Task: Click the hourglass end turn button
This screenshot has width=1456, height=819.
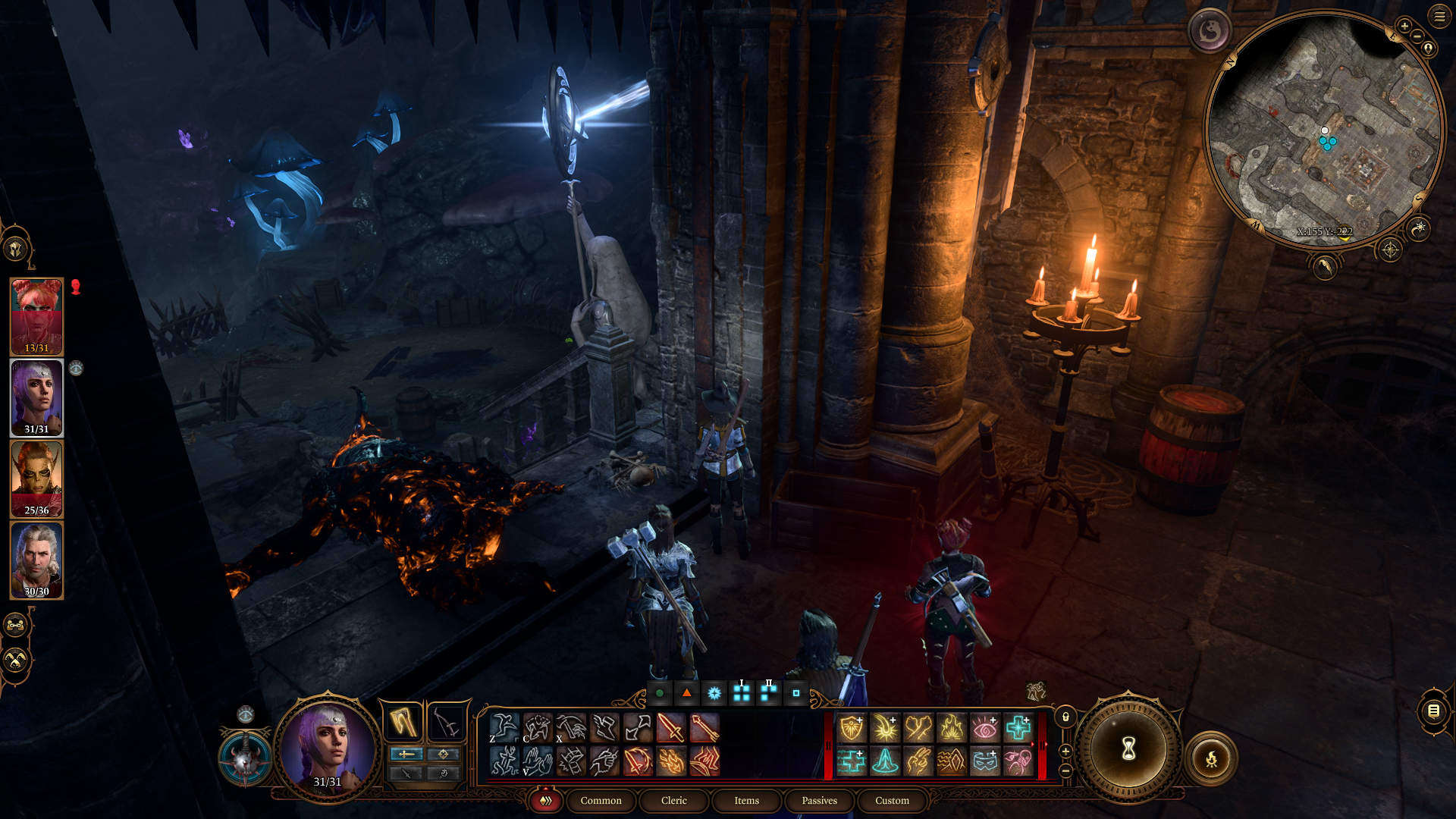Action: 1128,750
